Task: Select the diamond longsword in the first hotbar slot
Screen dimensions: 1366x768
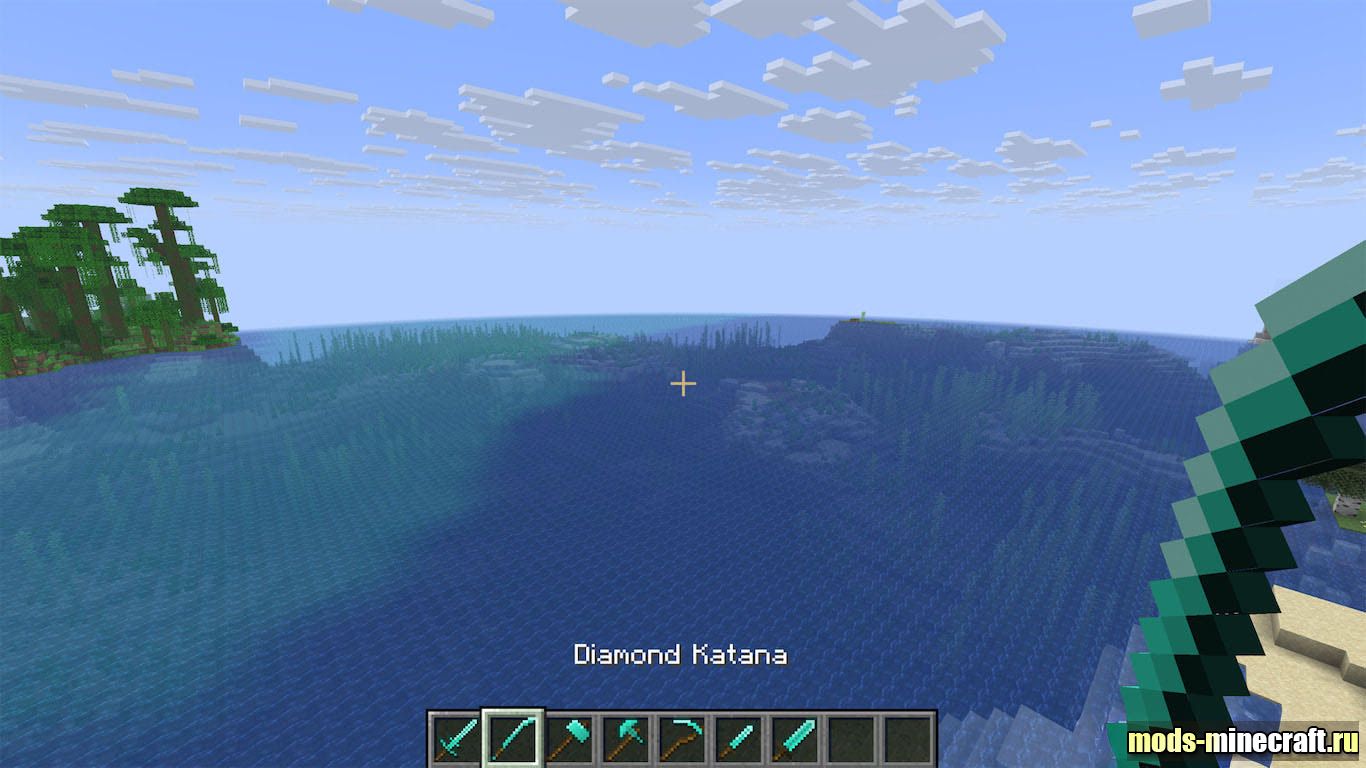Action: [x=455, y=739]
